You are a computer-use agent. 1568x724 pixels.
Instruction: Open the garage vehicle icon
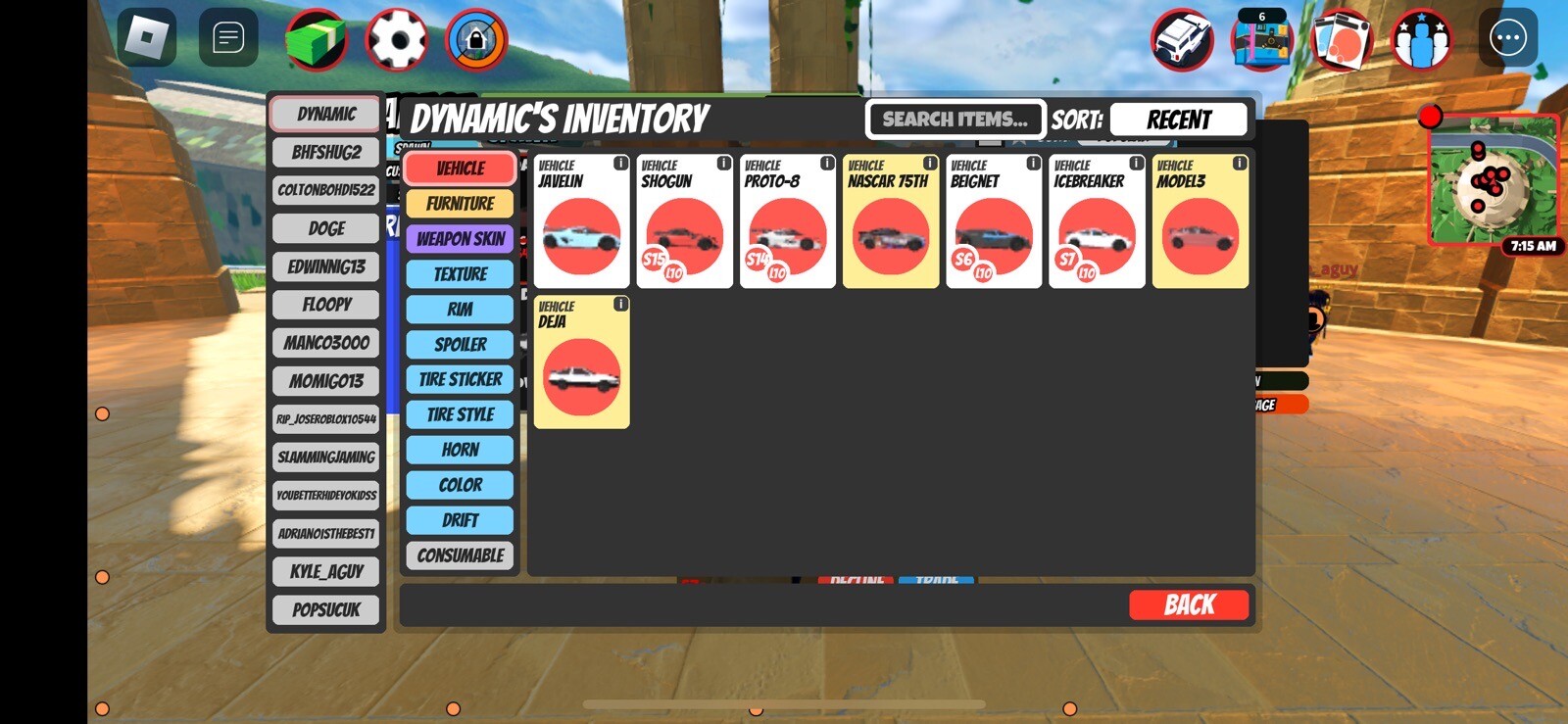pyautogui.click(x=1183, y=40)
